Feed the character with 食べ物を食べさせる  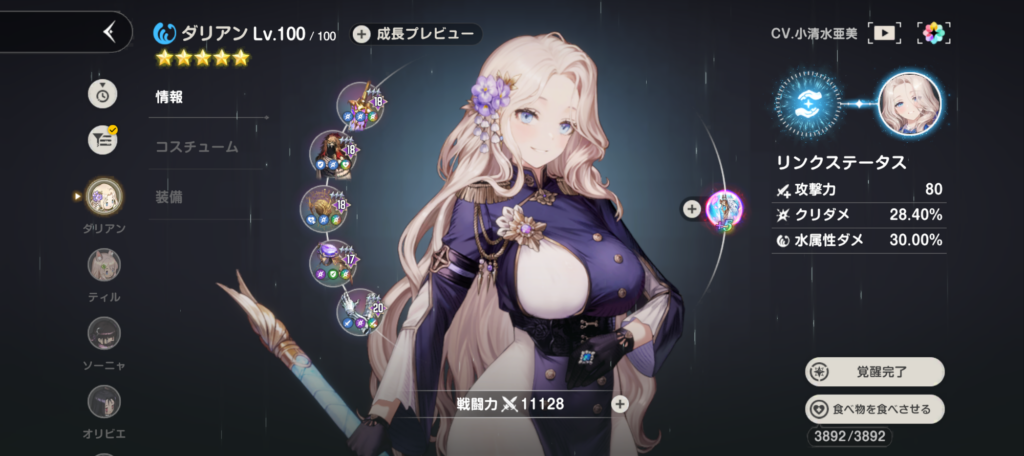pyautogui.click(x=874, y=409)
